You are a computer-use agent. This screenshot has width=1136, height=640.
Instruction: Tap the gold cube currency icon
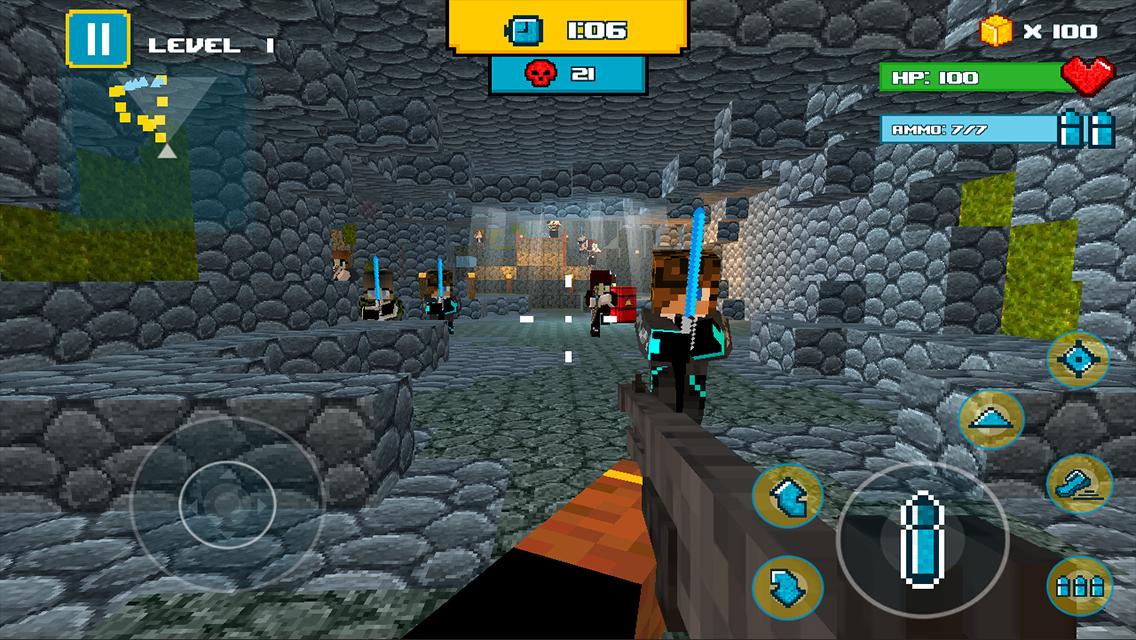click(995, 31)
